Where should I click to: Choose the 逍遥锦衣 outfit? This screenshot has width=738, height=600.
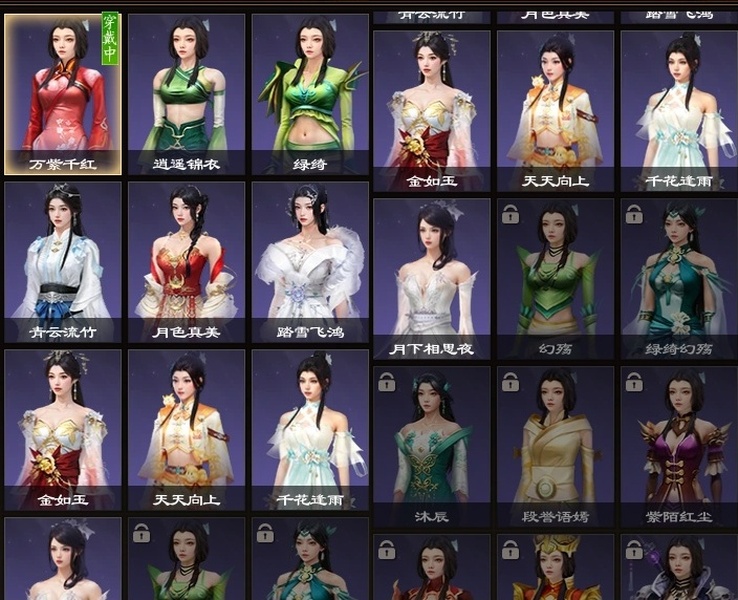click(x=186, y=94)
